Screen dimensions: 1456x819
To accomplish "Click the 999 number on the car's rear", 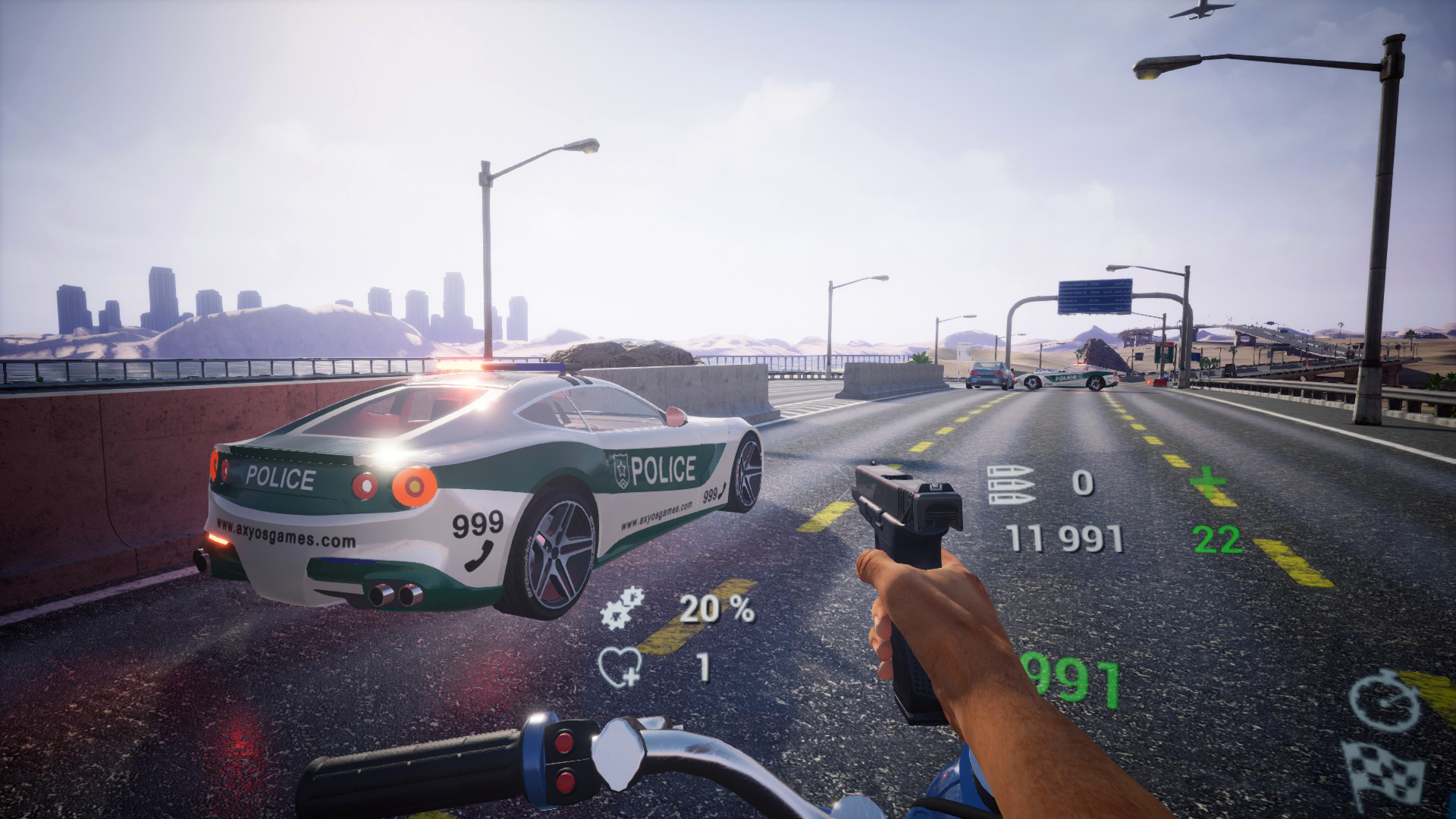I will [476, 524].
